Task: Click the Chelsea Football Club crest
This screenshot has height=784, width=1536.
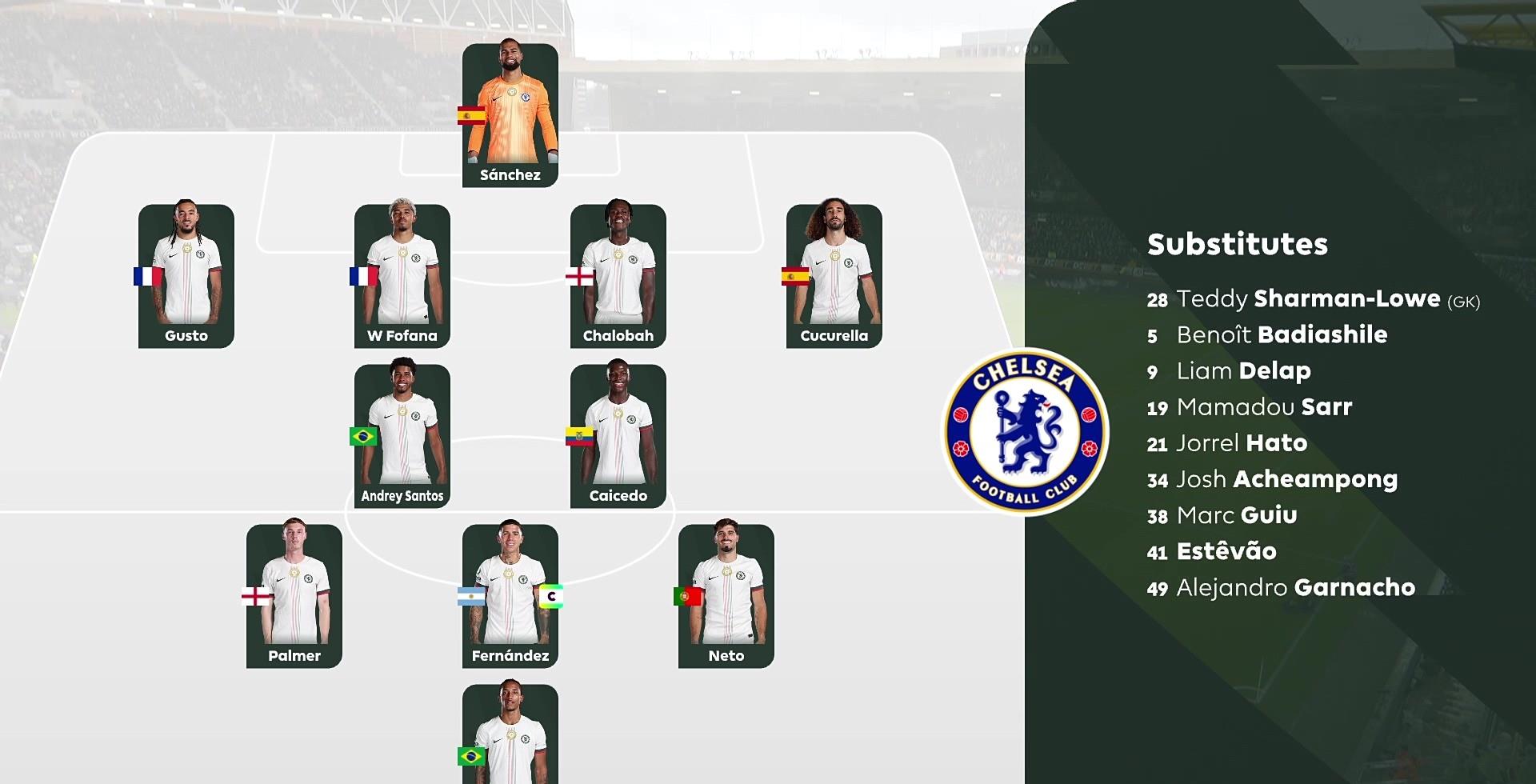Action: 1026,432
